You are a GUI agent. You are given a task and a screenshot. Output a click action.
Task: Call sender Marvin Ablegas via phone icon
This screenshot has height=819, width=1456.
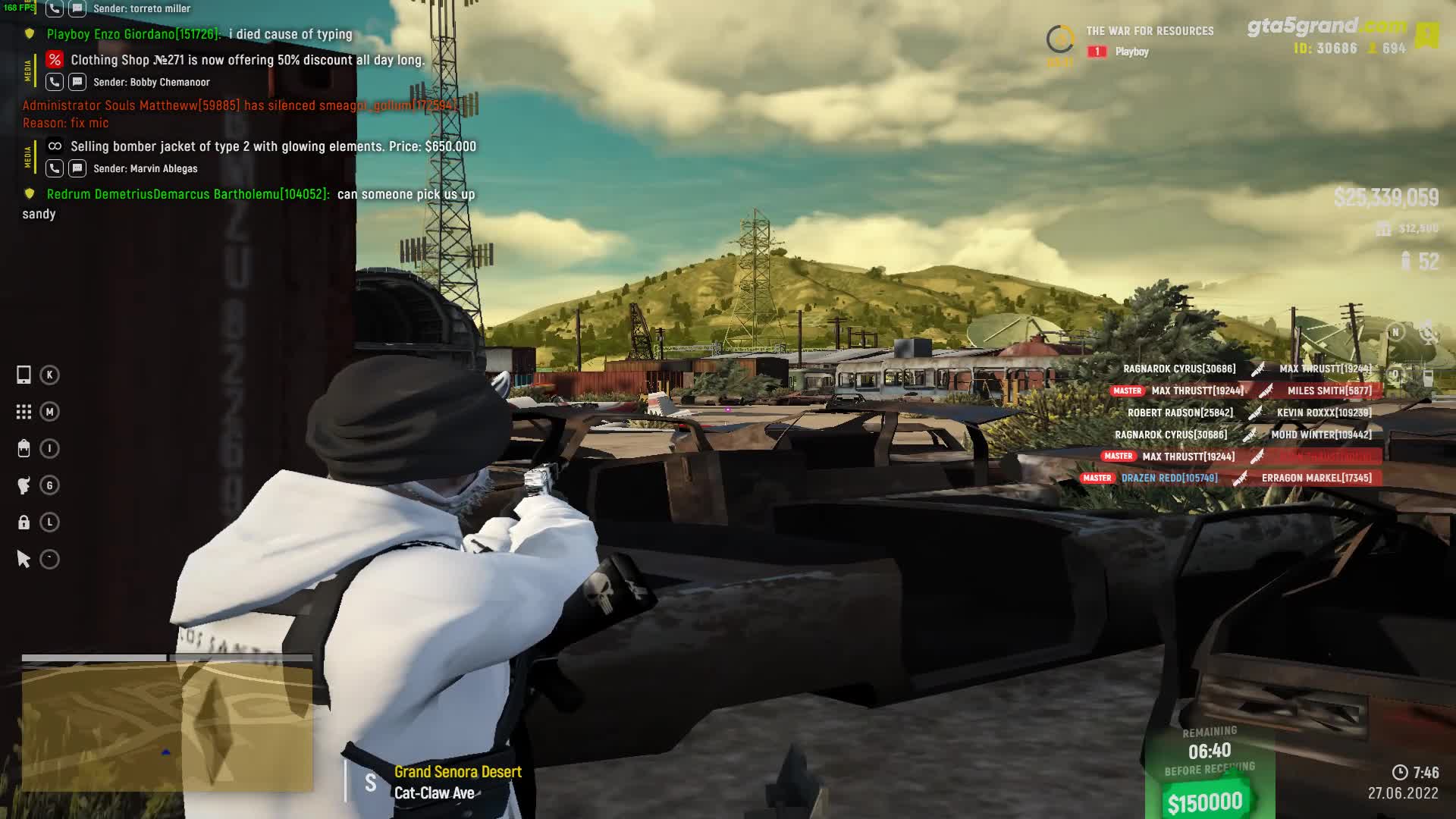pos(55,168)
